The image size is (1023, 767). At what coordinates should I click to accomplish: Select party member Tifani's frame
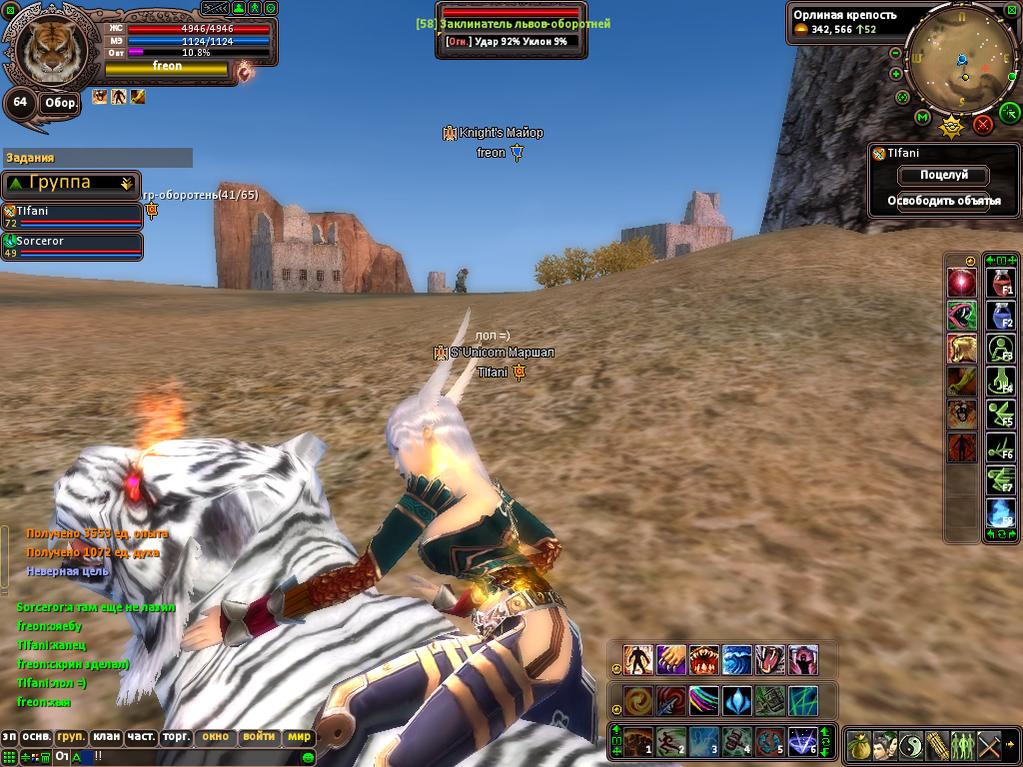(72, 216)
